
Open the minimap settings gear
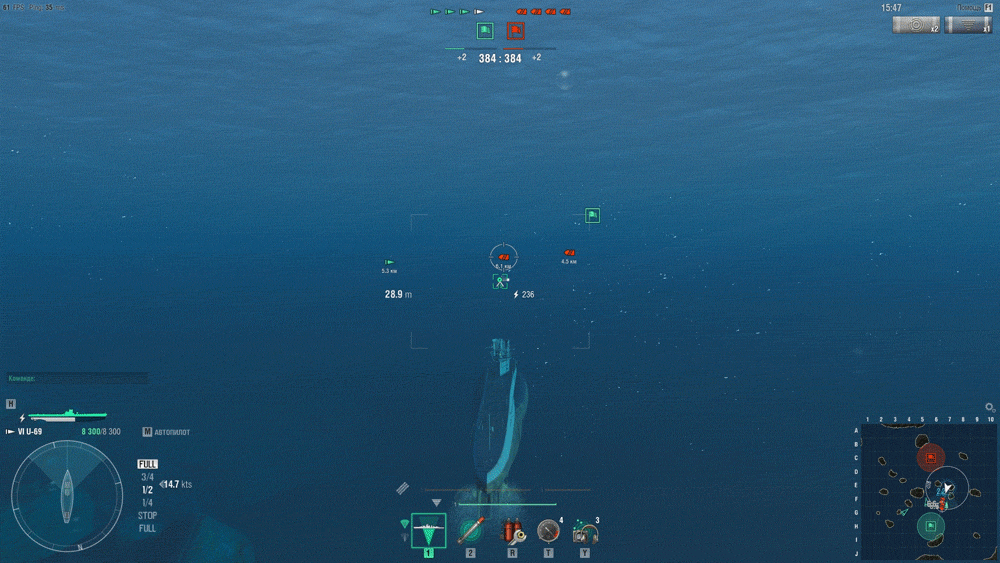click(990, 408)
